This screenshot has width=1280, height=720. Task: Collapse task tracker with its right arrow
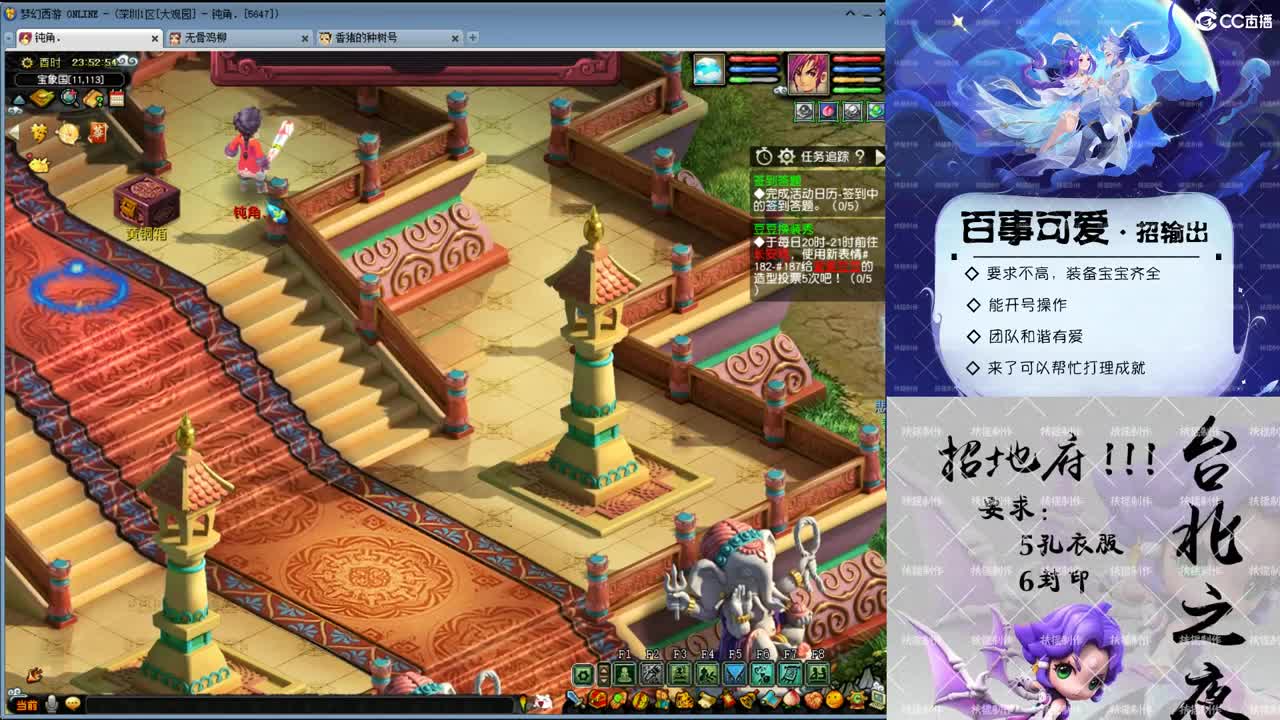pyautogui.click(x=880, y=157)
